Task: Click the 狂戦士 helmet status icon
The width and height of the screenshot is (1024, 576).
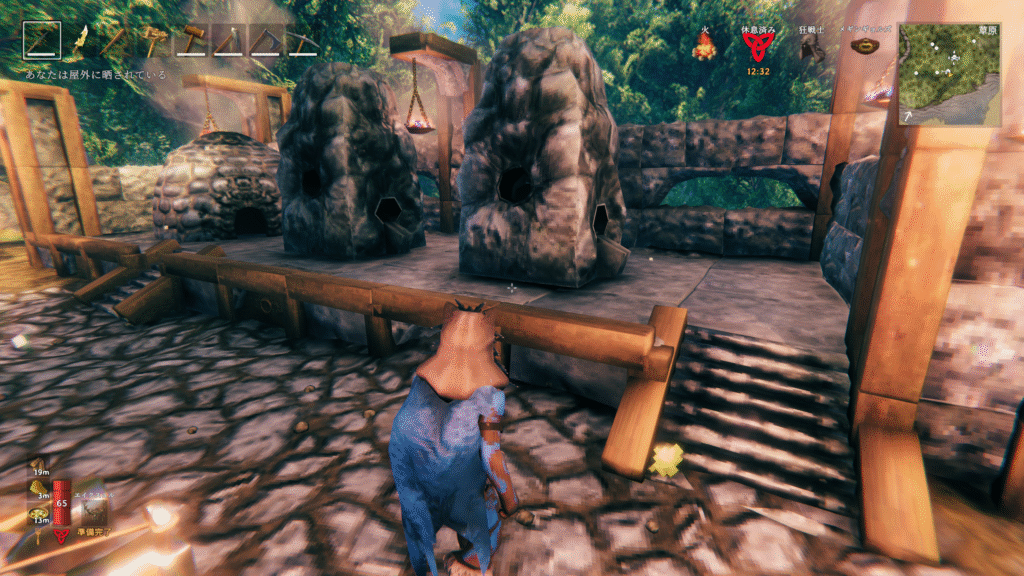Action: click(x=812, y=48)
